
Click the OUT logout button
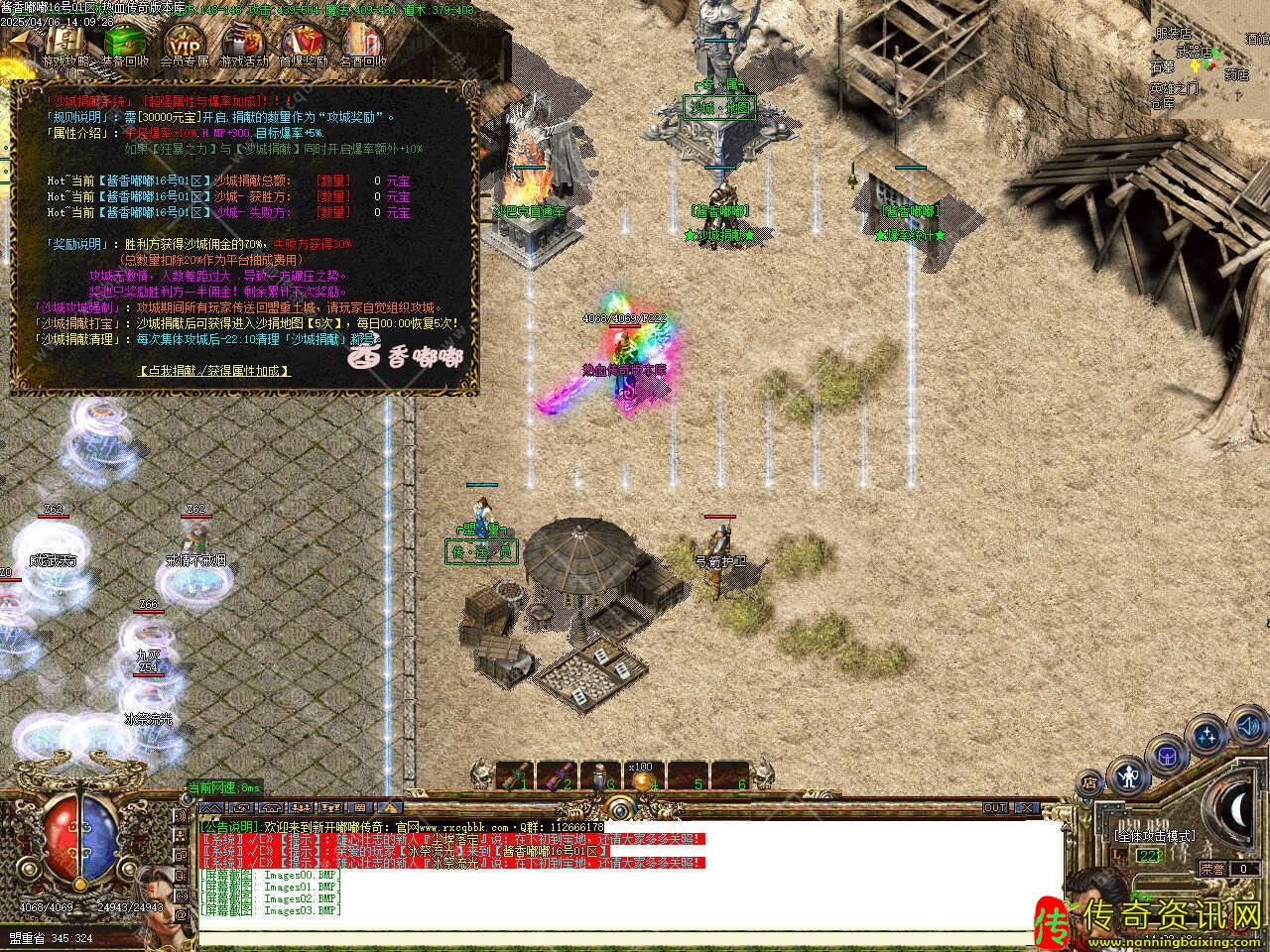995,808
